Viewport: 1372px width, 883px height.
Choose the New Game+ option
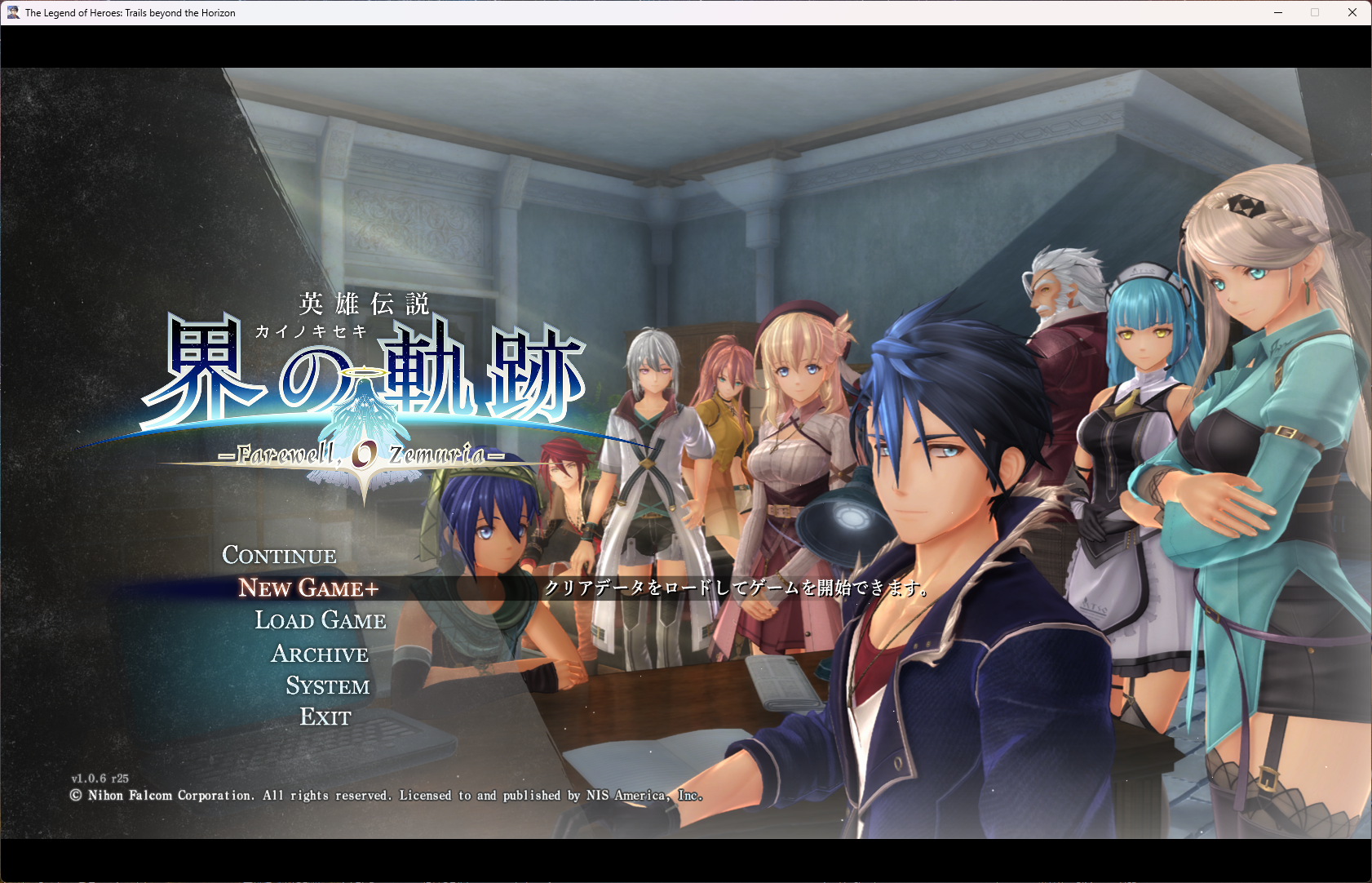pyautogui.click(x=308, y=588)
